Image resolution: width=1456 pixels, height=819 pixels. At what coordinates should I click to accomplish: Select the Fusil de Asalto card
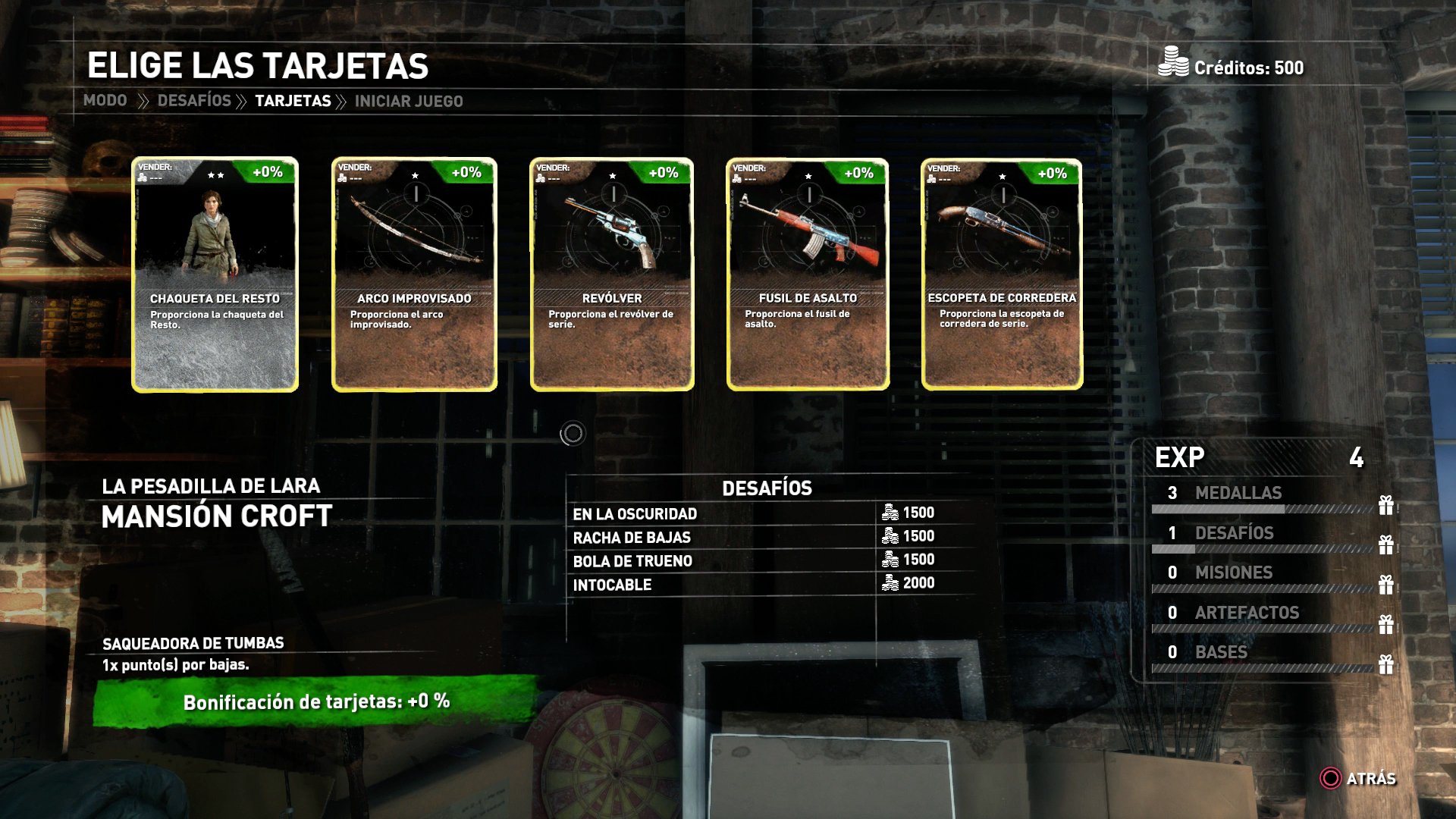pyautogui.click(x=808, y=275)
